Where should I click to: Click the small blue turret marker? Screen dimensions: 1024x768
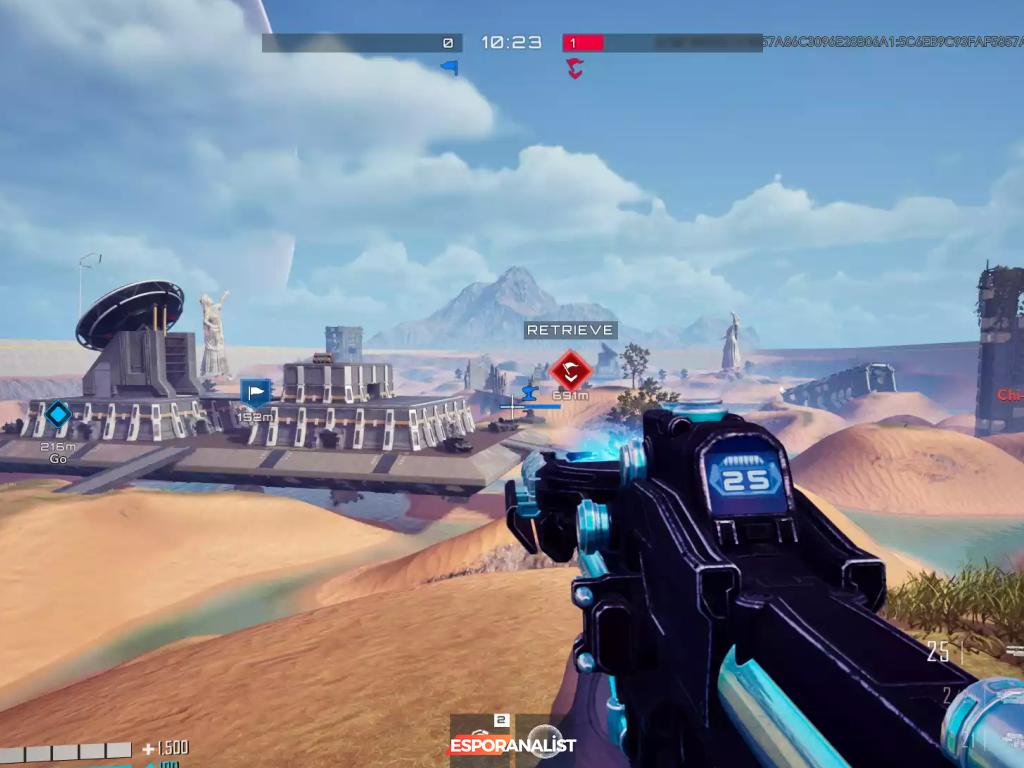tap(530, 389)
